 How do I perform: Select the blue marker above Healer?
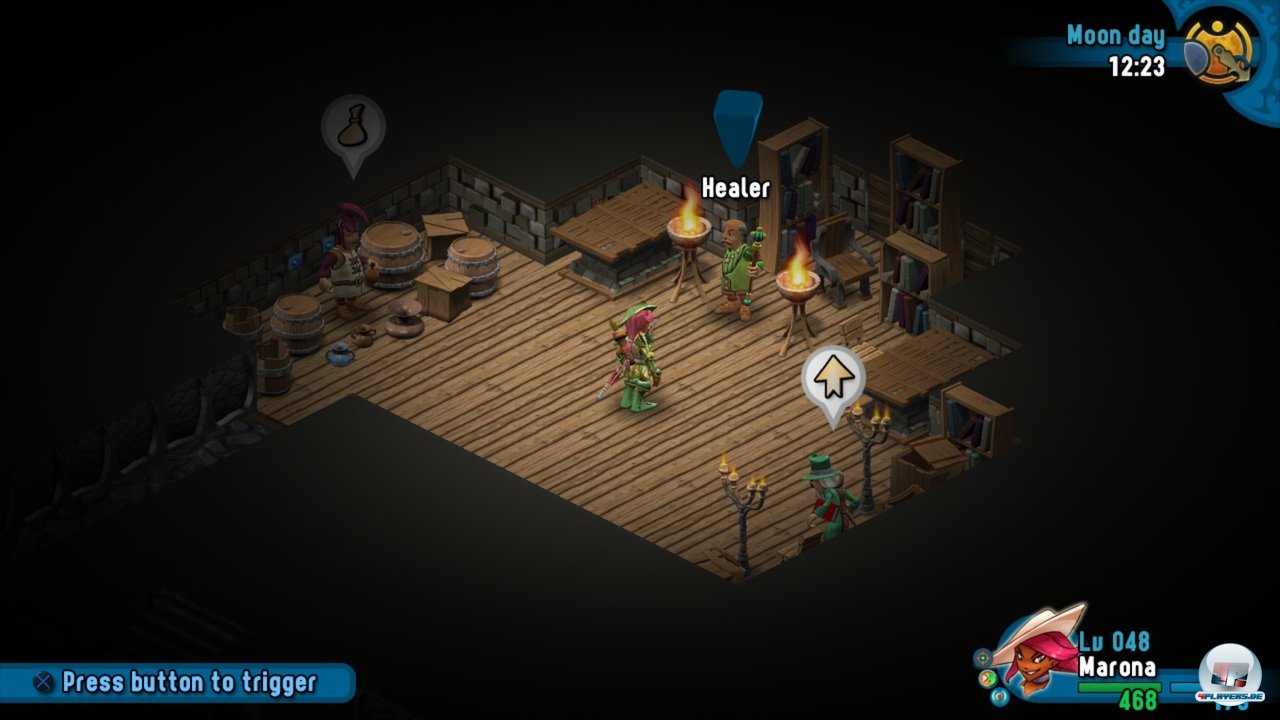pyautogui.click(x=738, y=124)
